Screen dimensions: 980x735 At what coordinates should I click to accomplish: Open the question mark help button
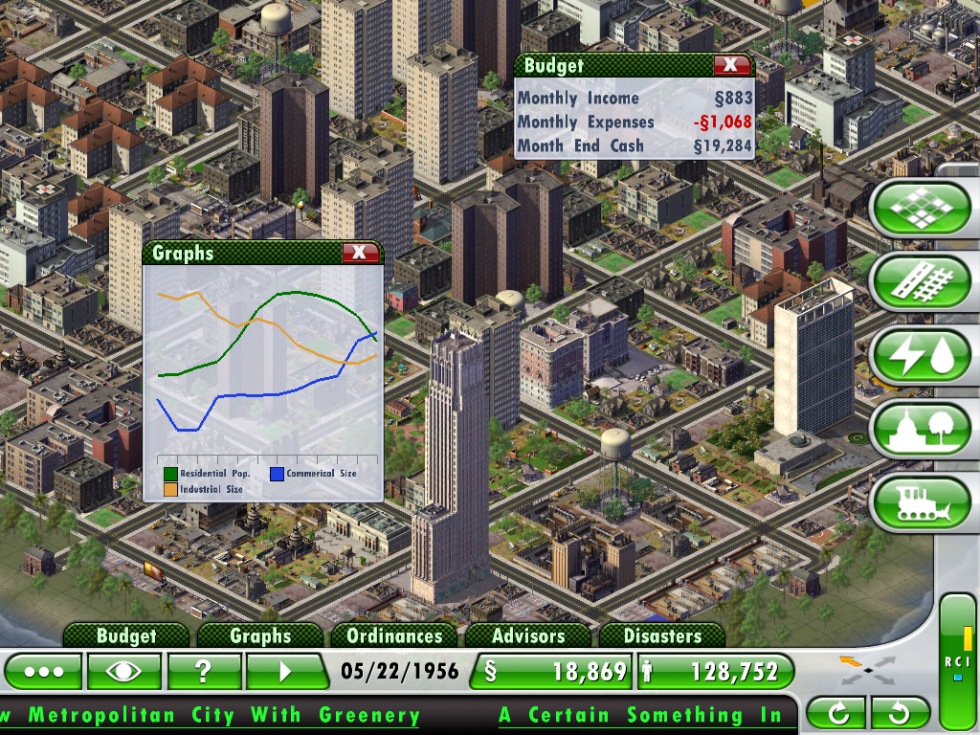204,671
